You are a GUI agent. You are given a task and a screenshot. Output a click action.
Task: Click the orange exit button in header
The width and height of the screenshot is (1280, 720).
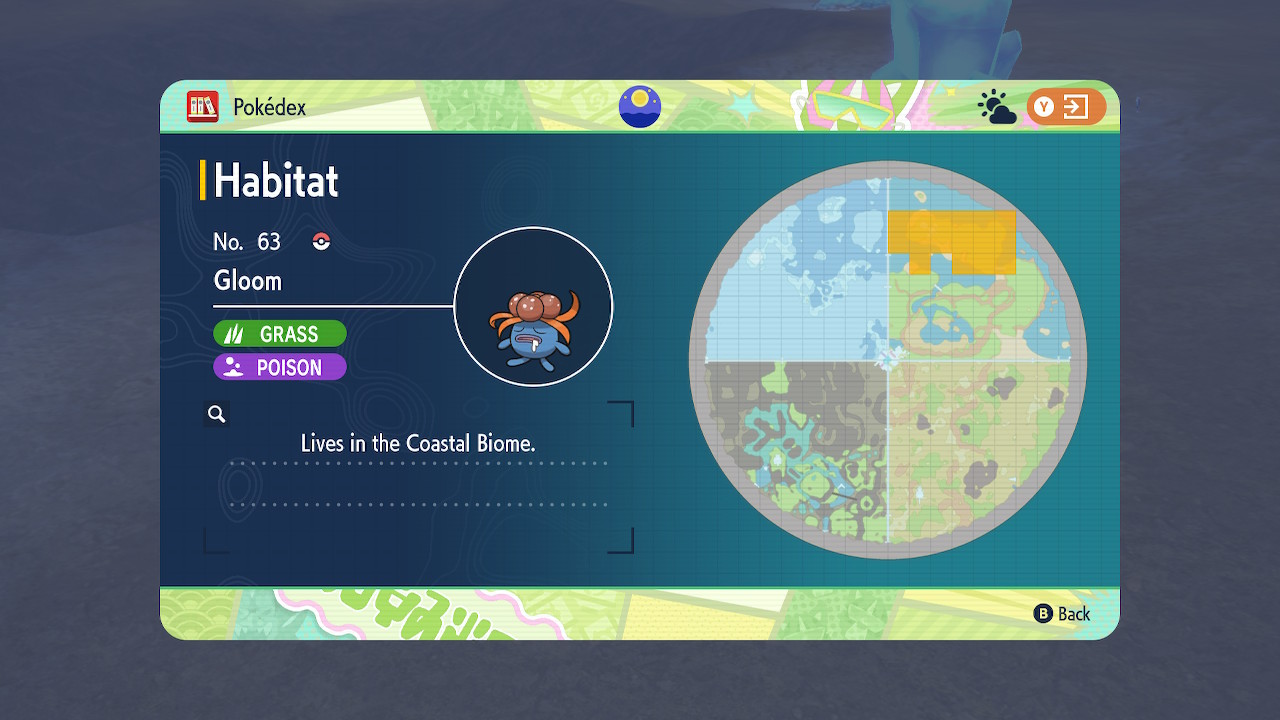point(1066,107)
